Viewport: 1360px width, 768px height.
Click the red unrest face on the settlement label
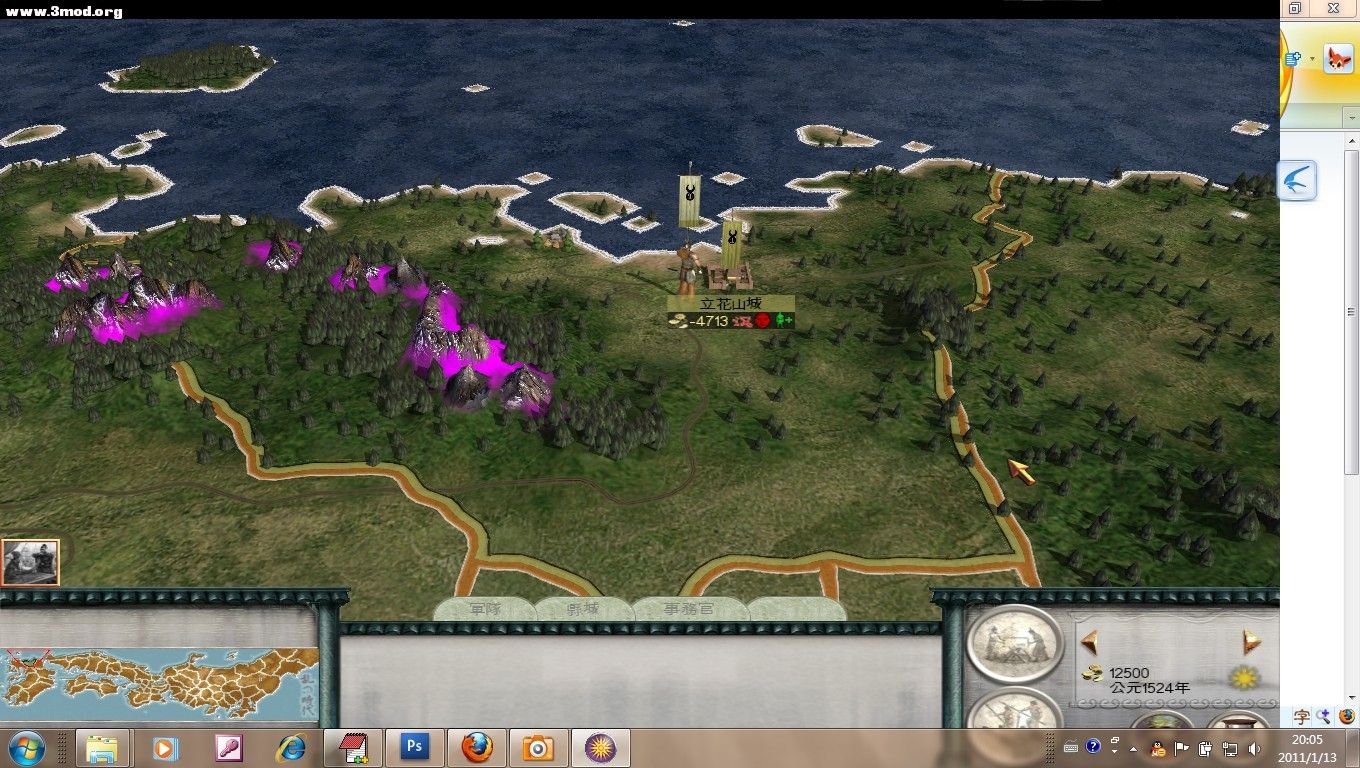coord(763,321)
